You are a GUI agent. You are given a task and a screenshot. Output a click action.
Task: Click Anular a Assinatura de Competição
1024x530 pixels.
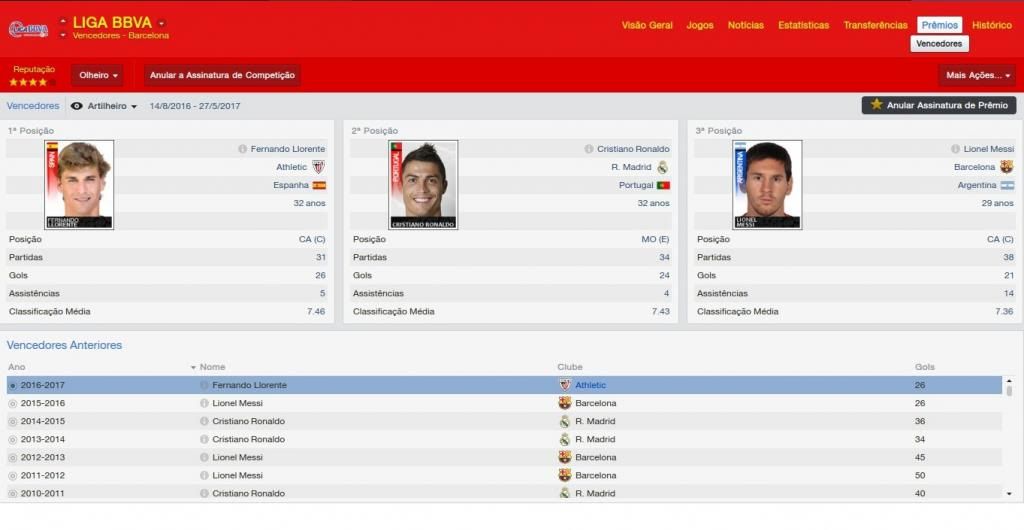(x=223, y=75)
